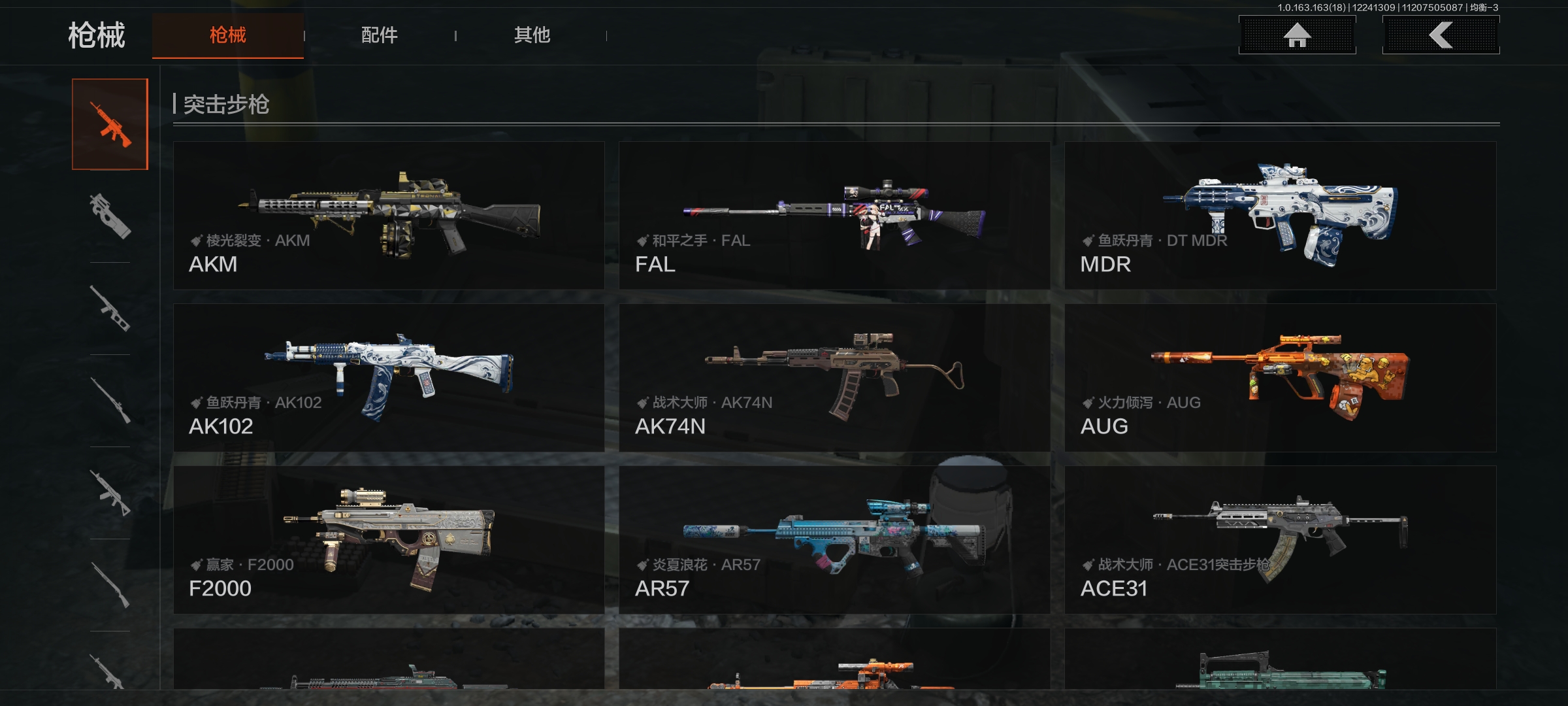Open the AR57 weapon tile
Viewport: 1568px width, 706px height.
(x=834, y=540)
